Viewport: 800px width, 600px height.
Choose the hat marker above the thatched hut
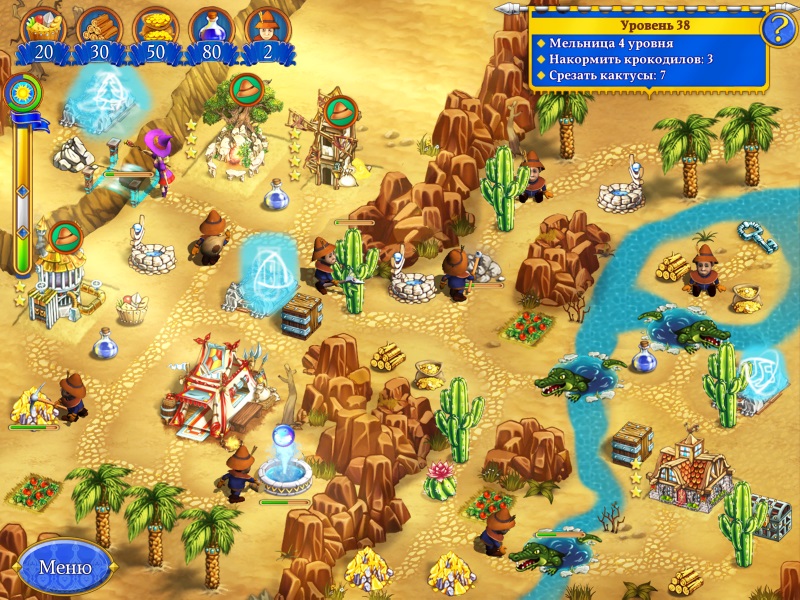[x=65, y=236]
